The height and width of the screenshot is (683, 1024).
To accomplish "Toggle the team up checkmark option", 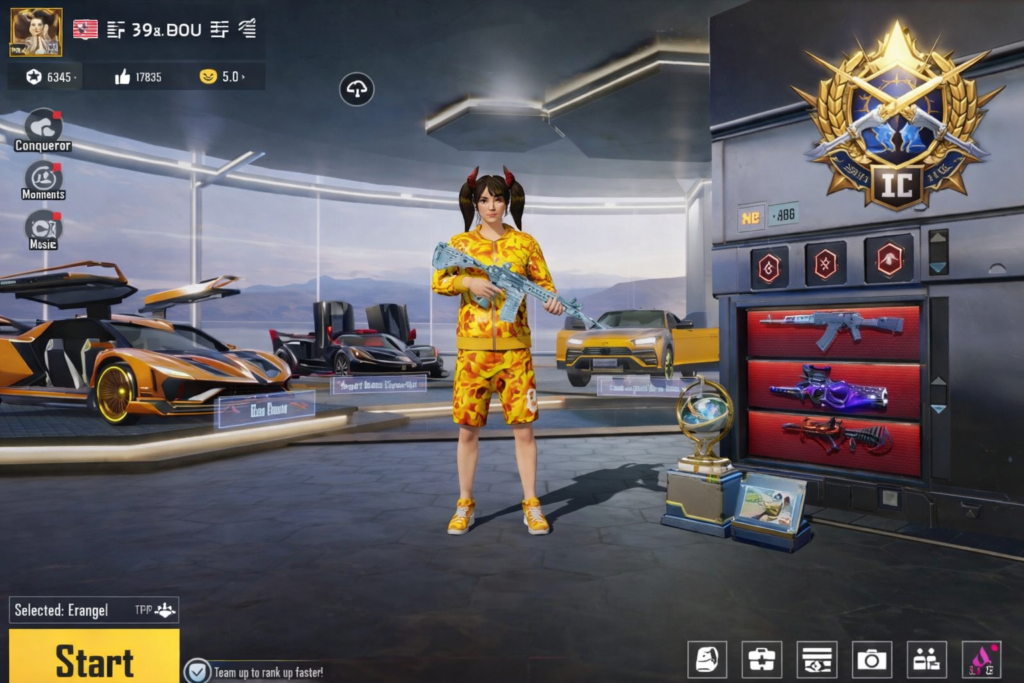I will pos(198,671).
